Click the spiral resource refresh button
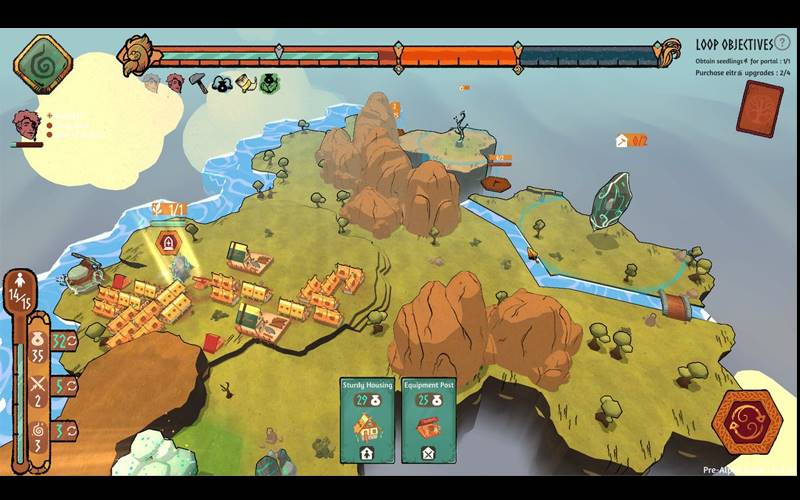This screenshot has width=800, height=500. (x=64, y=430)
